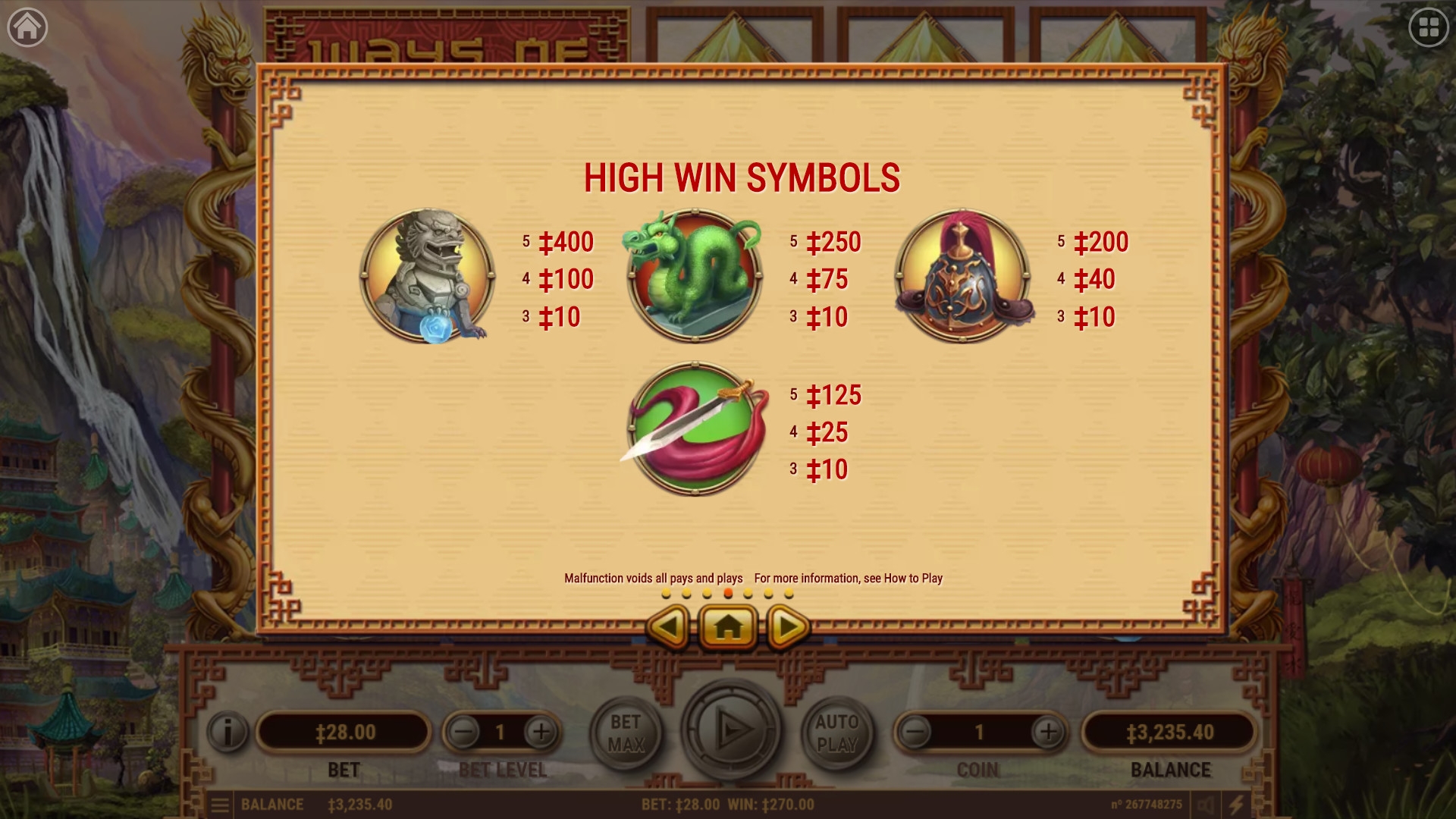The image size is (1456, 819).
Task: Lower the coin value
Action: [x=915, y=732]
